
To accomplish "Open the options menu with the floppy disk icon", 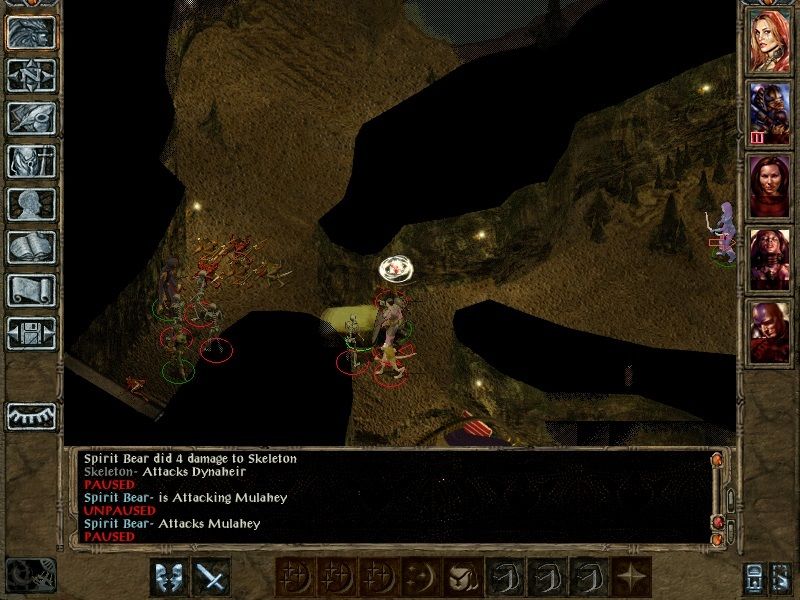I will click(x=31, y=333).
